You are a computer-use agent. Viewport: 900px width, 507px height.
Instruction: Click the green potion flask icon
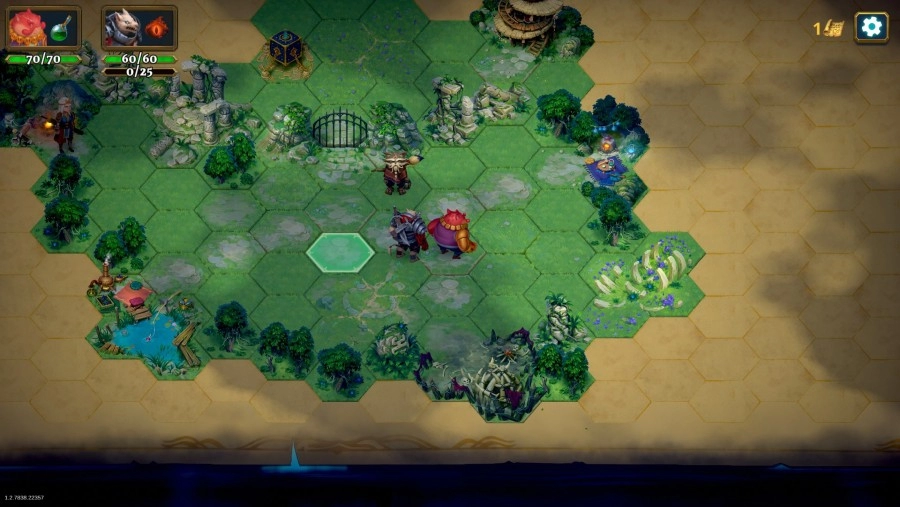(x=60, y=29)
